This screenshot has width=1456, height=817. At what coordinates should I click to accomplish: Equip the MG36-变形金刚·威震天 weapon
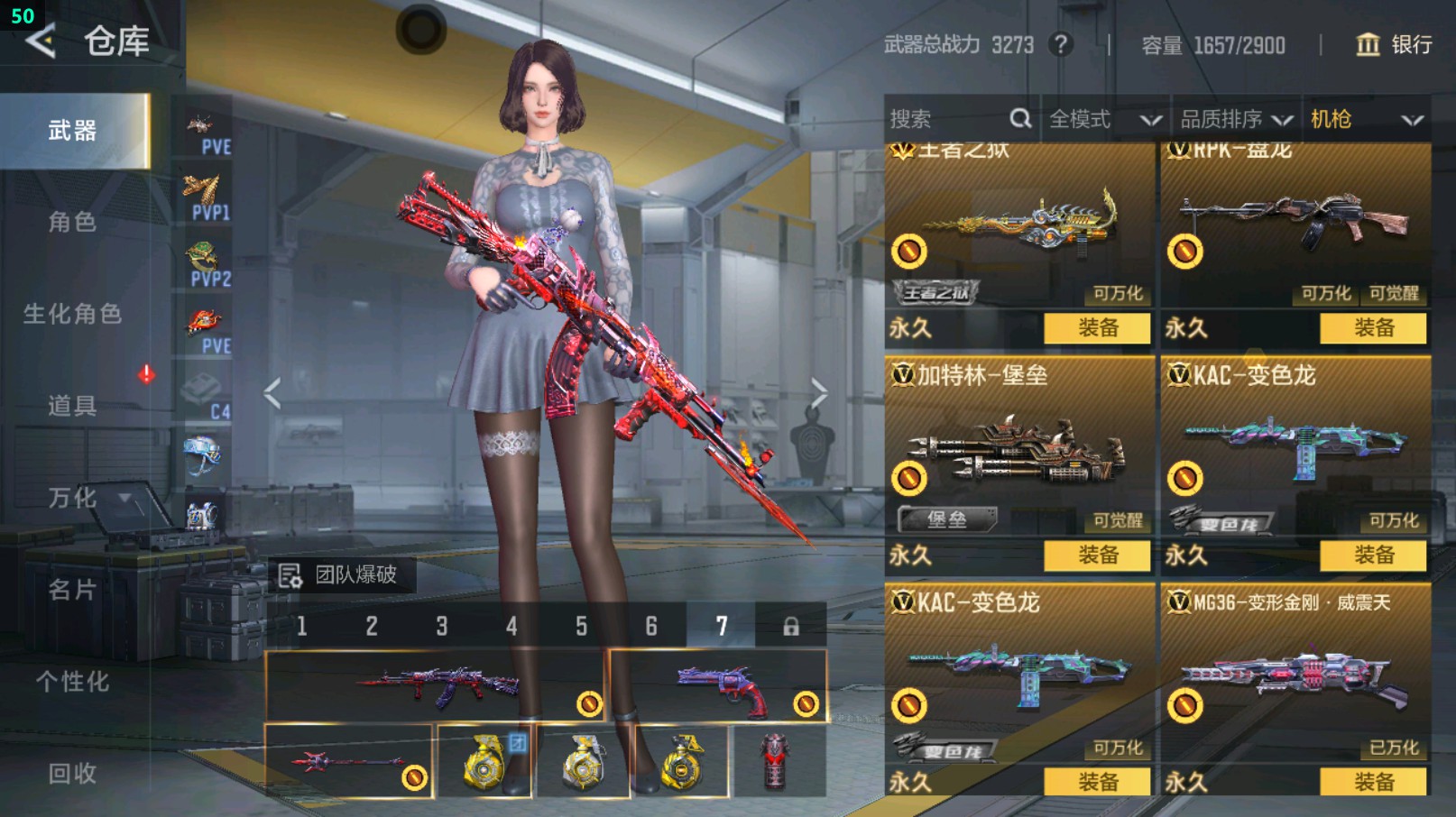(x=1373, y=782)
